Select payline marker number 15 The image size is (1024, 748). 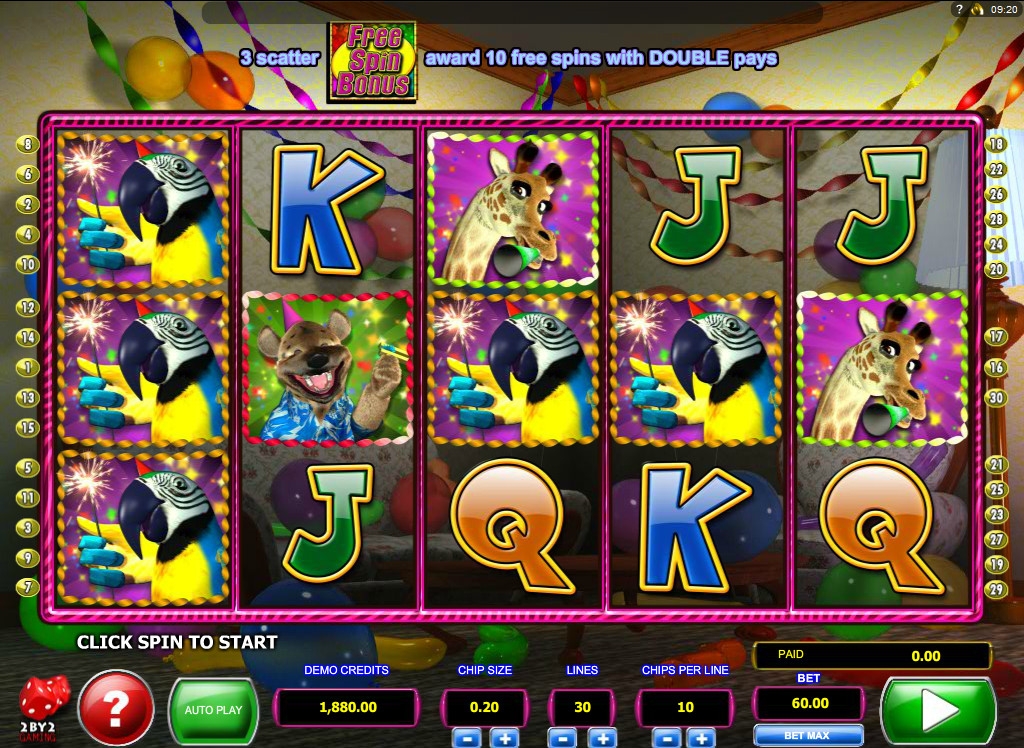(x=27, y=428)
